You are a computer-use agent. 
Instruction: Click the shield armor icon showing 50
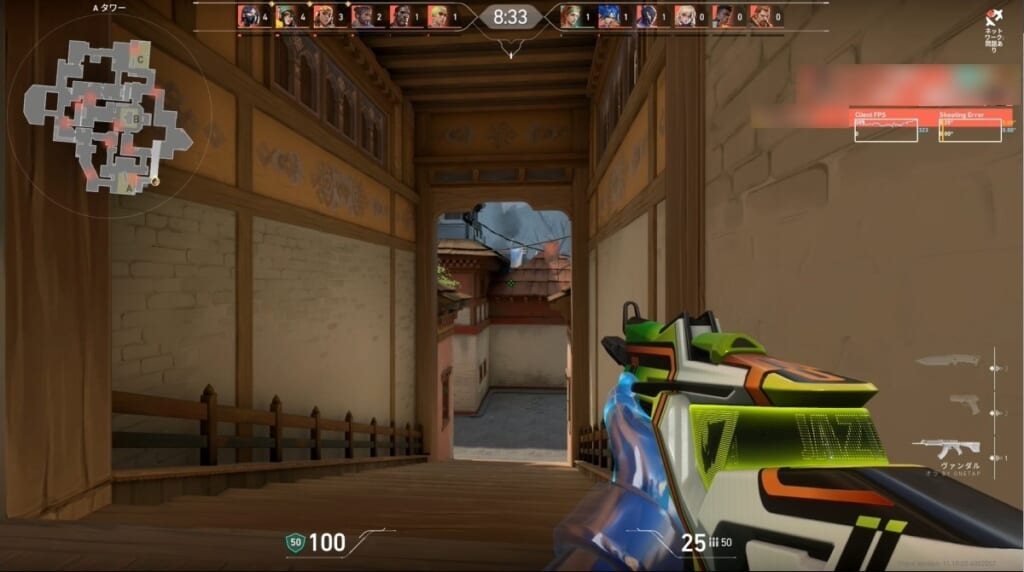(294, 543)
